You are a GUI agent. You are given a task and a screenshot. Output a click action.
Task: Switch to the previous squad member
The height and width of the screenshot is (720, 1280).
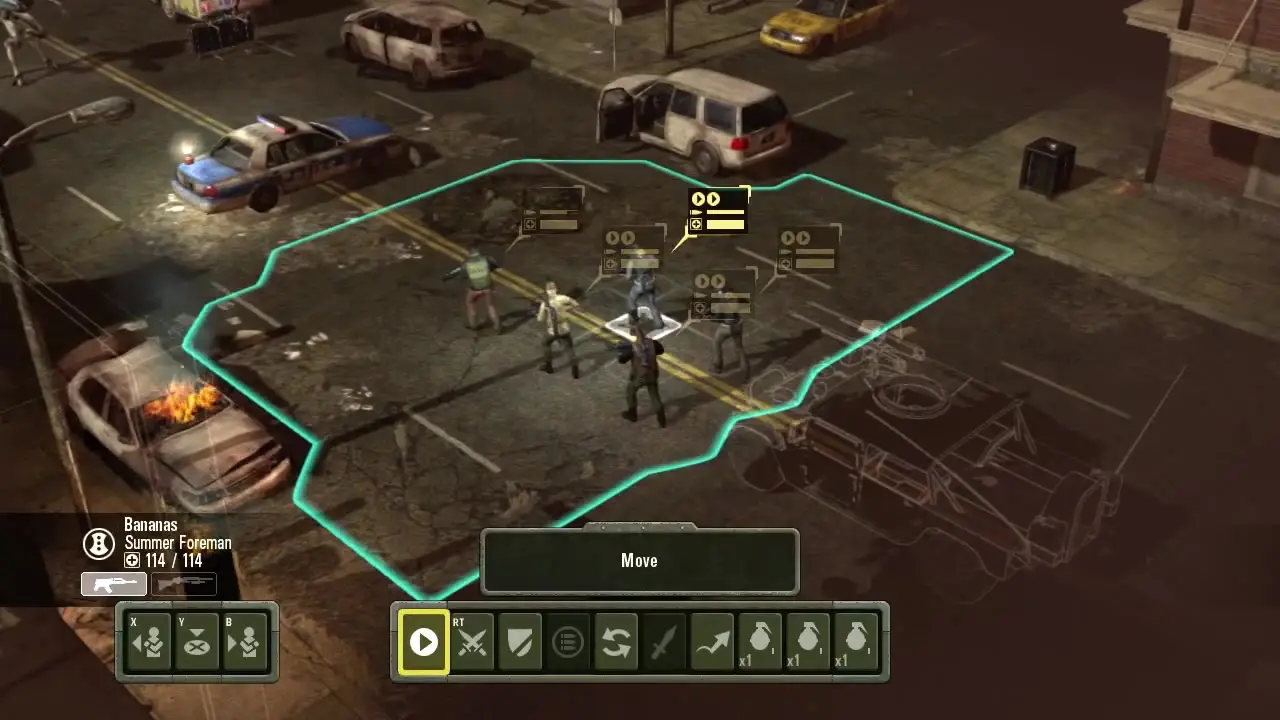tap(149, 641)
